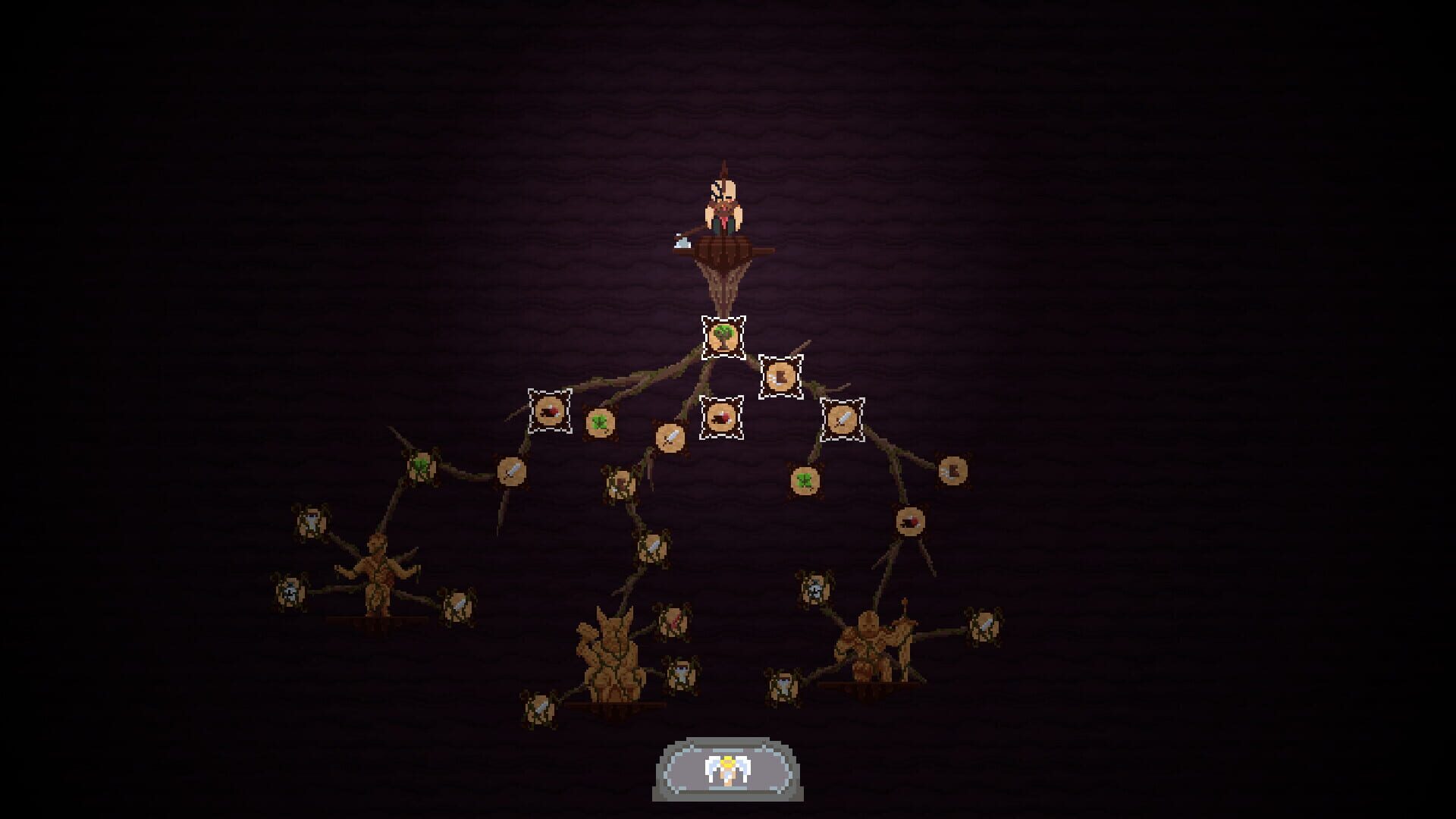Click the skull node left of the four-armed totem
Screen dimensions: 1456x819
point(289,593)
